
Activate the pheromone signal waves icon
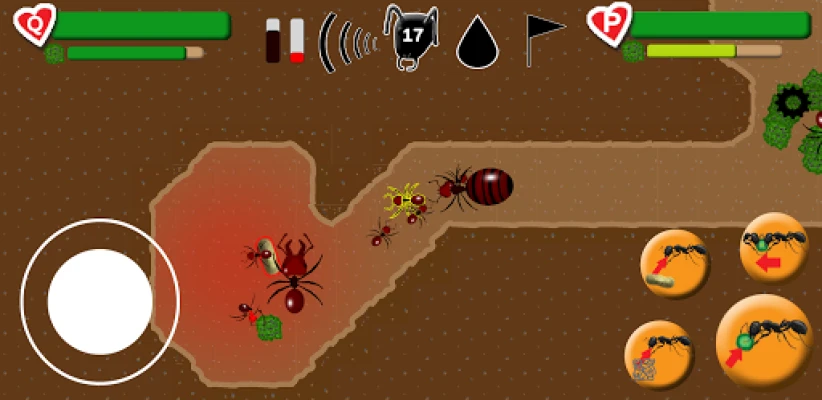(x=347, y=41)
